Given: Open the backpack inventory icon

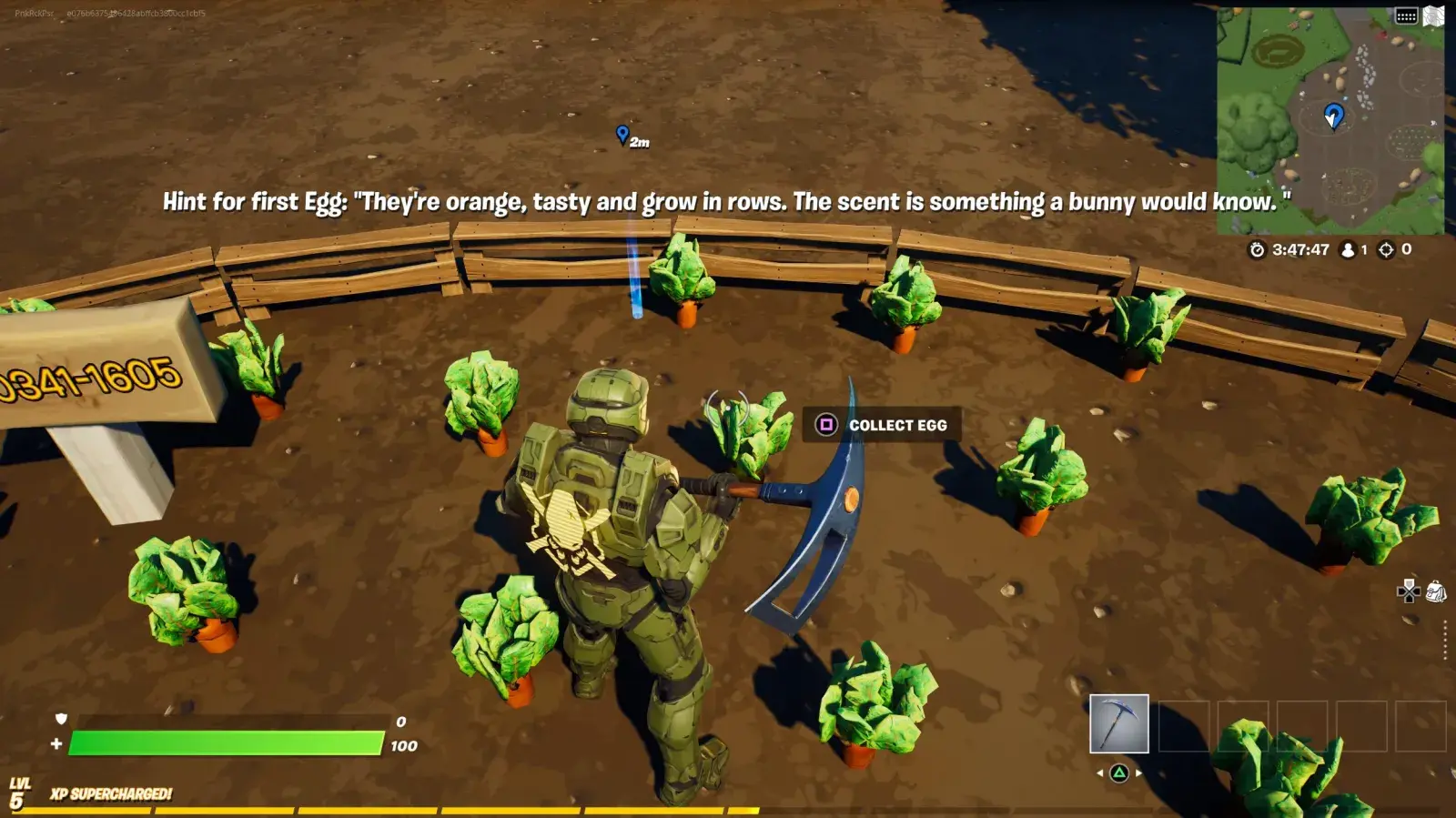Looking at the screenshot, I should (1436, 592).
